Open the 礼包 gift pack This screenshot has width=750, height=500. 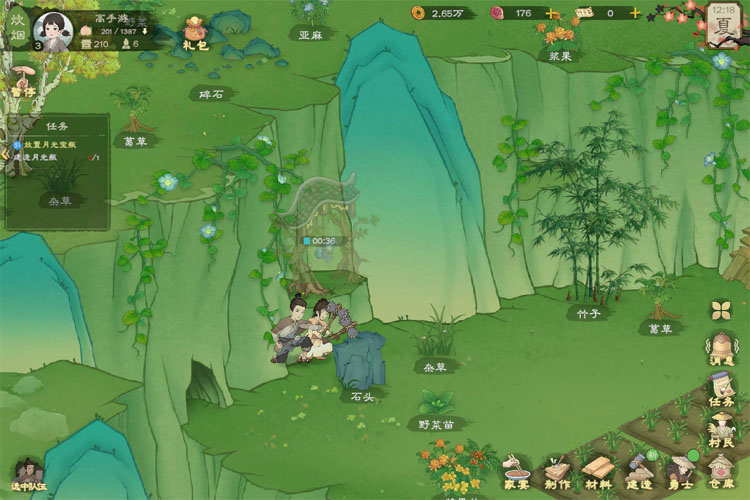(x=195, y=33)
